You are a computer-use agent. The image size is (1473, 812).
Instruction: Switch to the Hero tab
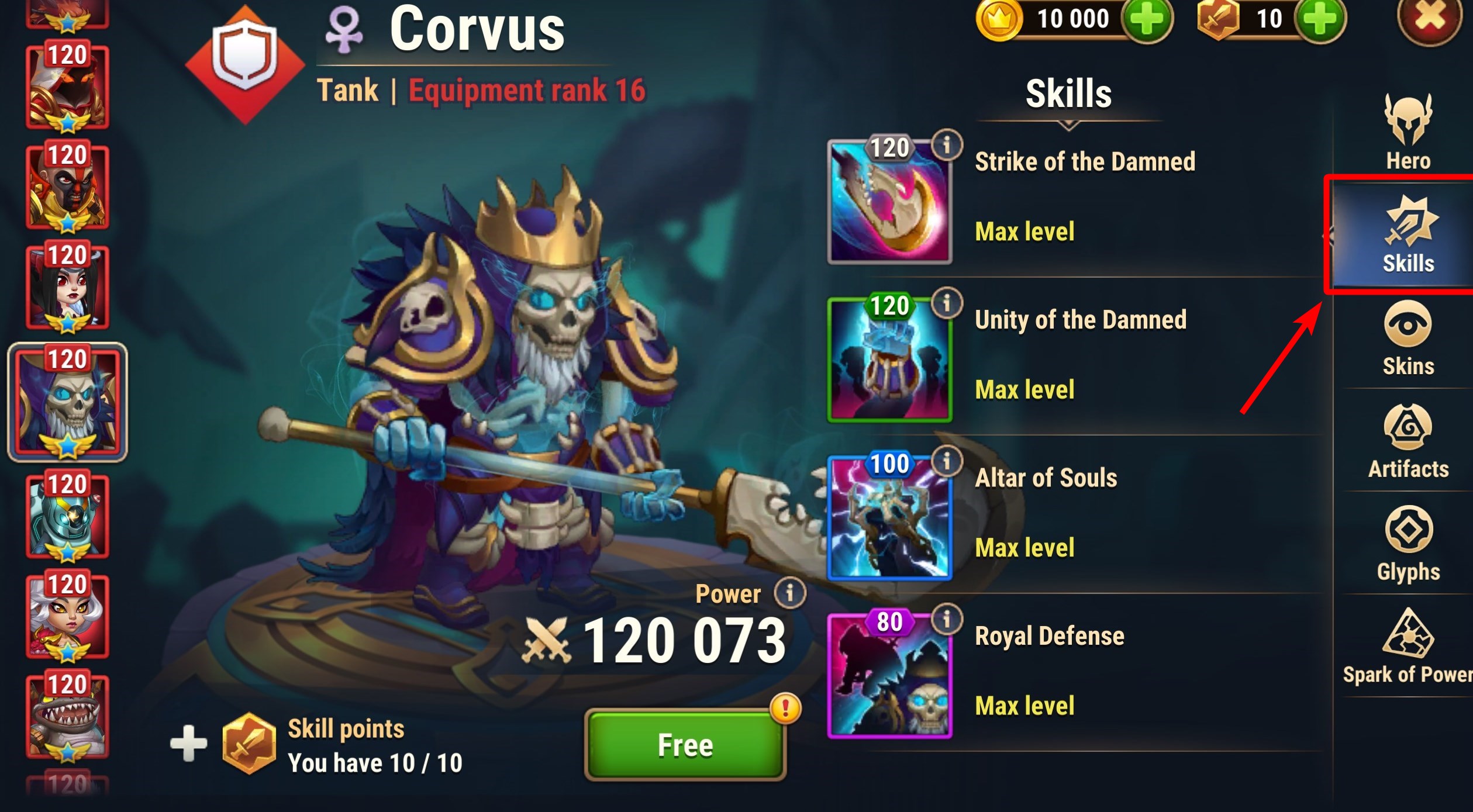pyautogui.click(x=1408, y=132)
